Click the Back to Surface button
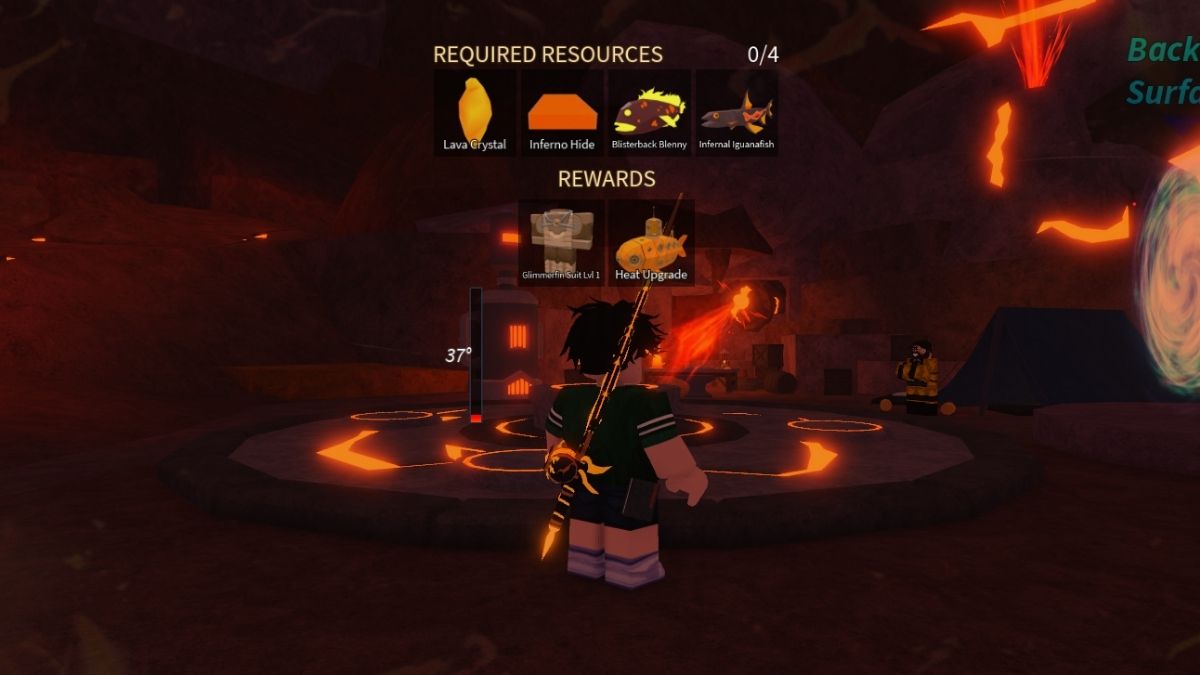The image size is (1200, 675). tap(1163, 70)
